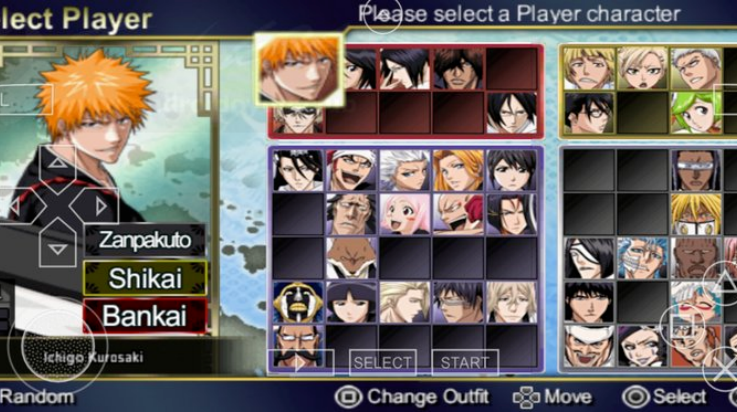Pick Rangiku, the orange-haired woman
This screenshot has height=412, width=737.
pos(458,170)
